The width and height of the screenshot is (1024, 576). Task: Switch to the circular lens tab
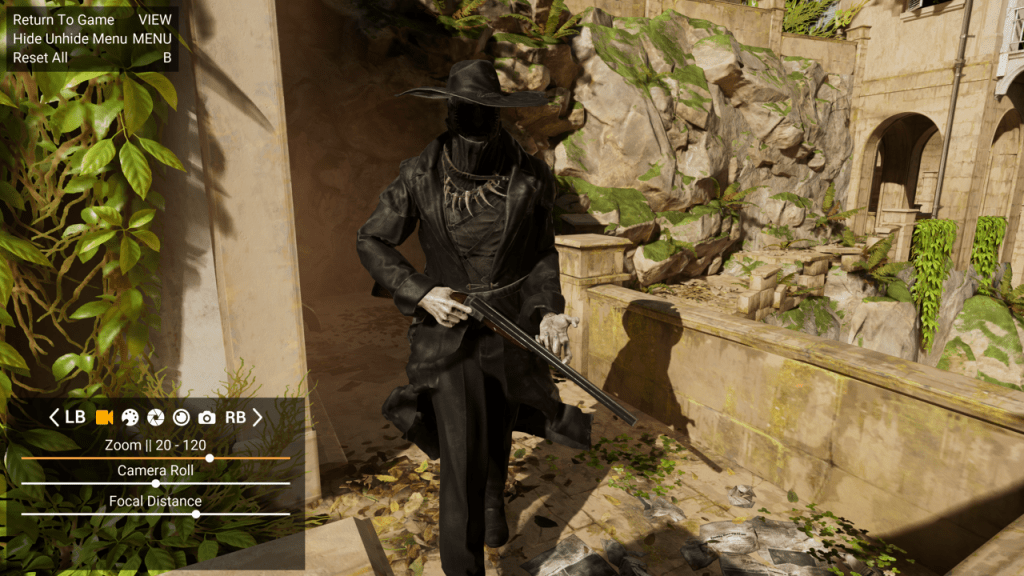point(181,417)
